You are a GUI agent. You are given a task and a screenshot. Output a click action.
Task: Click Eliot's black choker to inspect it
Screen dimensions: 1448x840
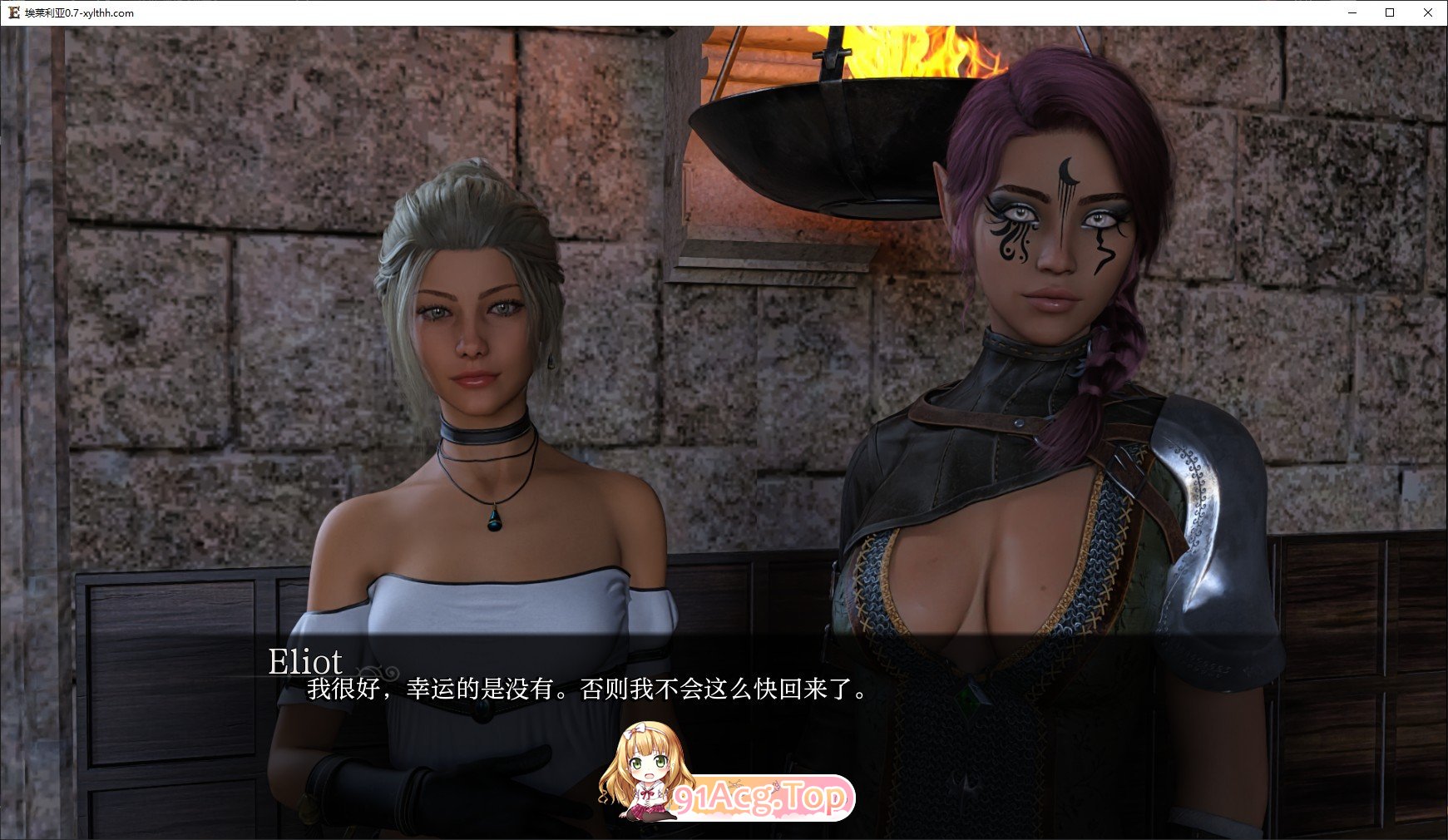pyautogui.click(x=482, y=434)
